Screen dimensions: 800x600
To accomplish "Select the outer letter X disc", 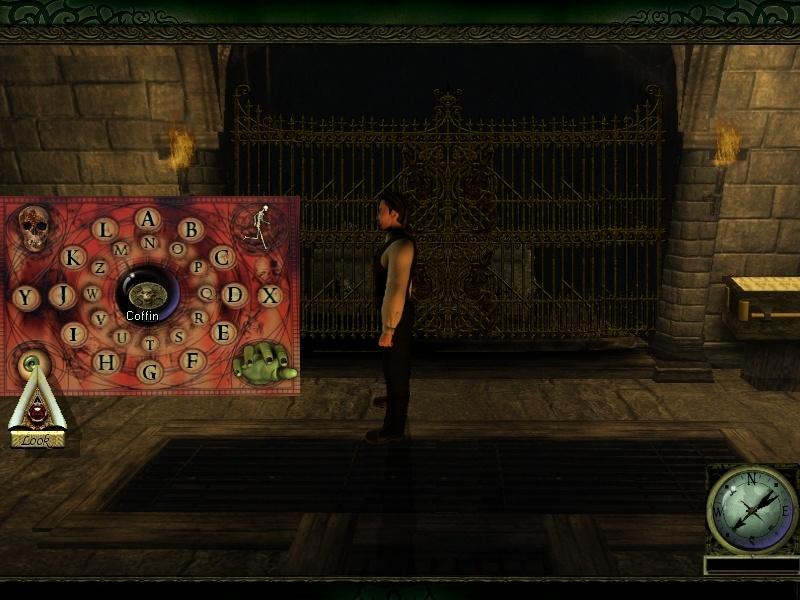I will tap(269, 295).
